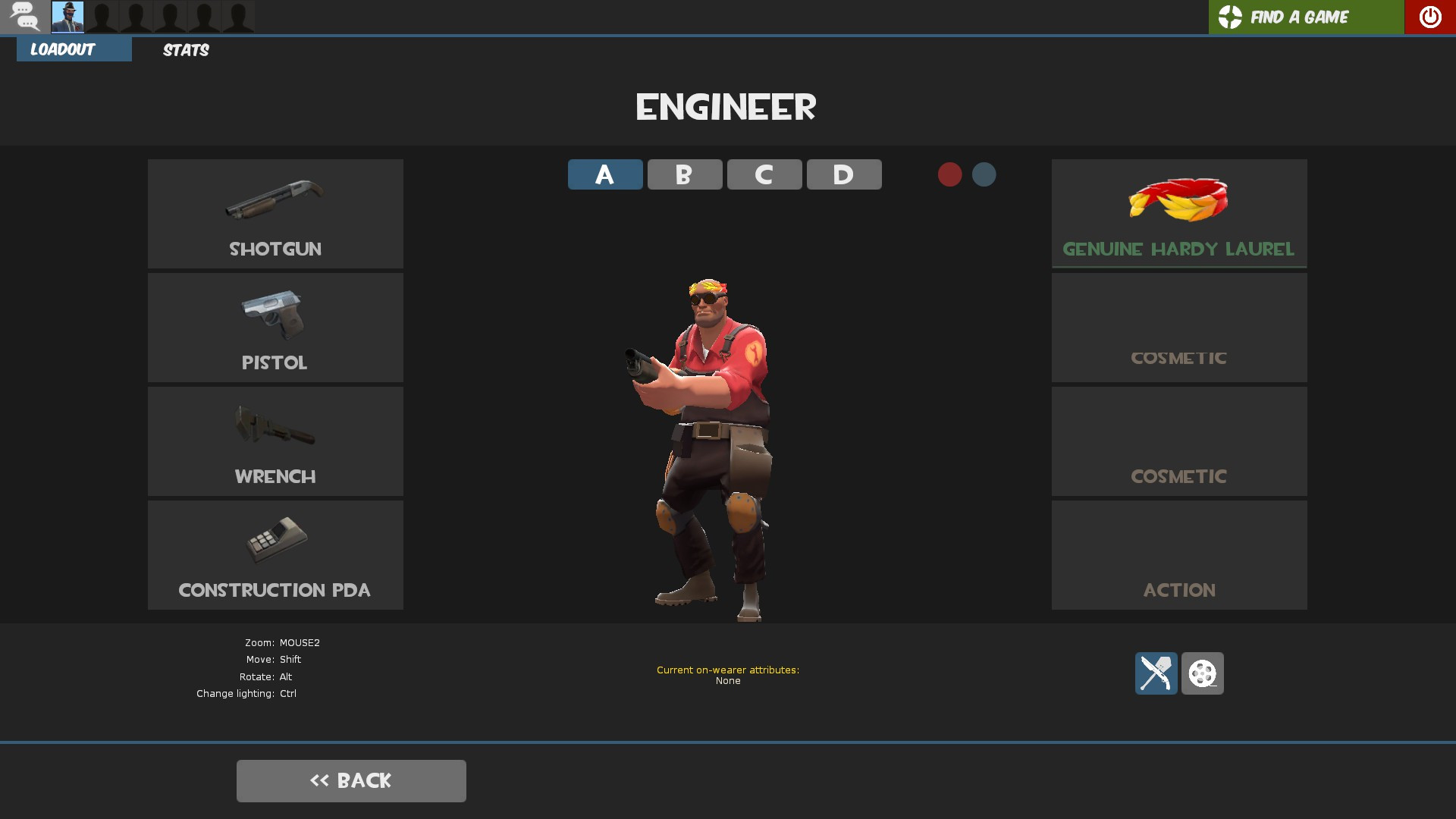
Task: Select the Shotgun weapon slot
Action: [275, 214]
